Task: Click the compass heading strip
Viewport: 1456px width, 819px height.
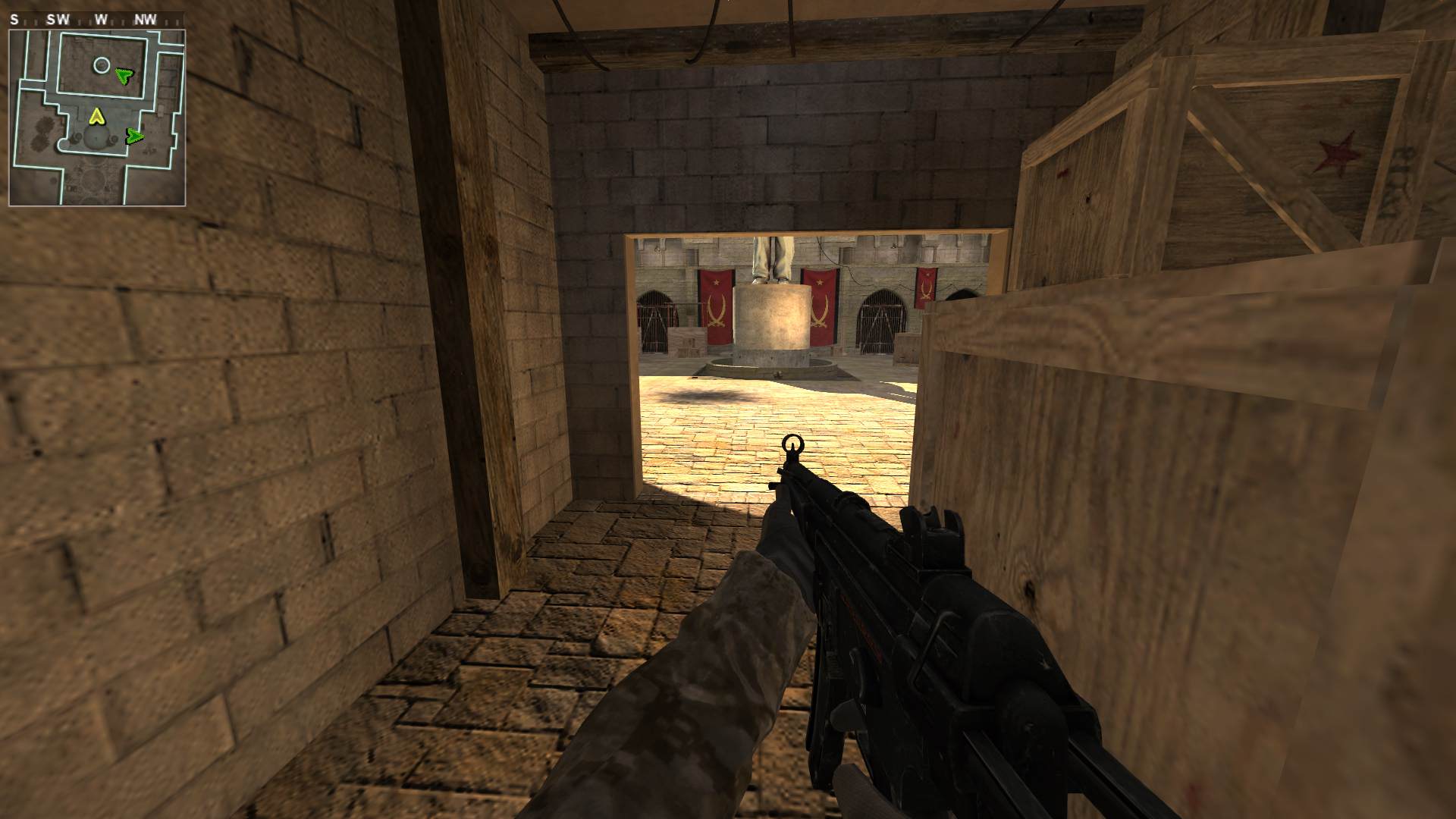Action: click(x=97, y=20)
